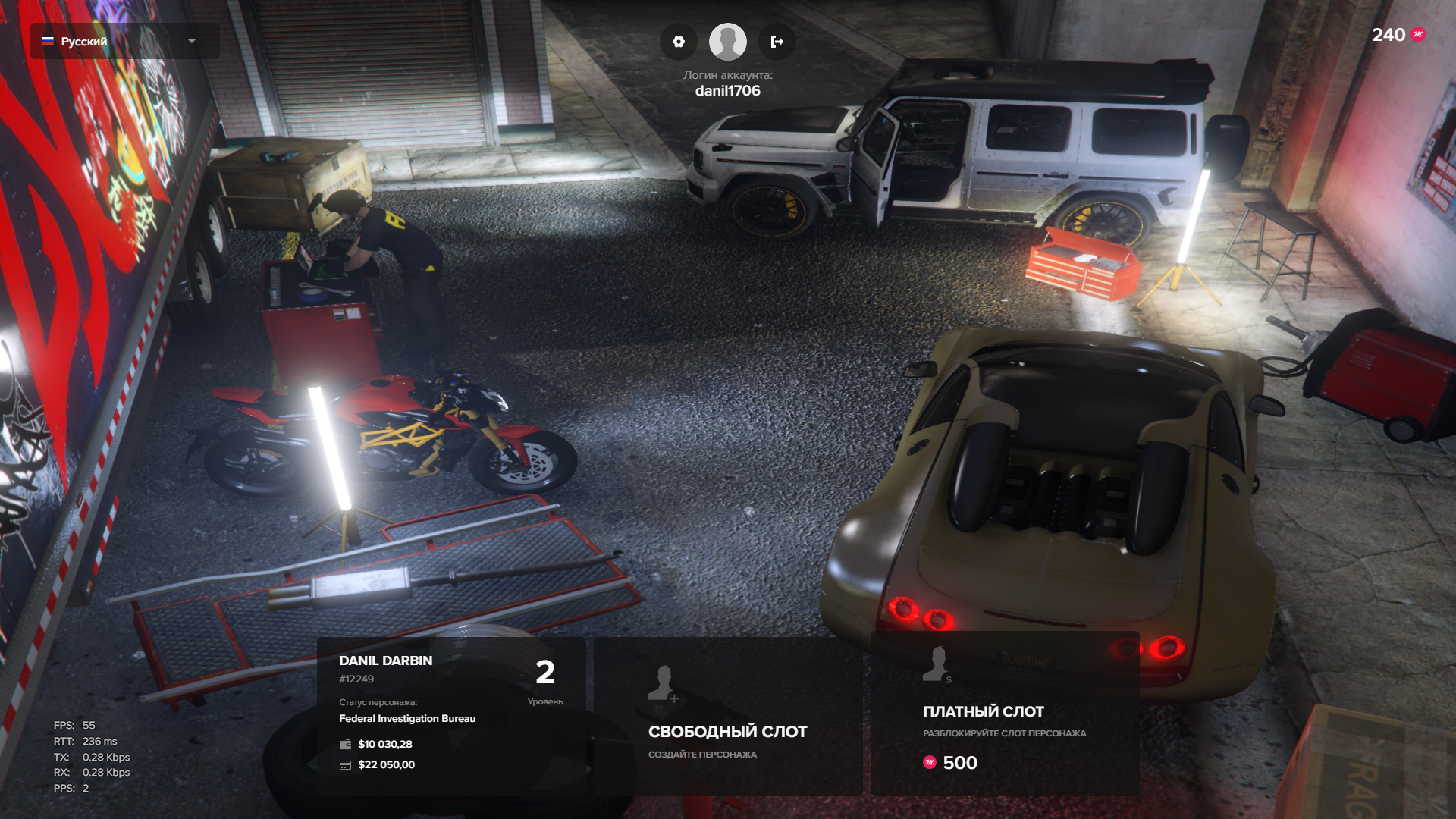Open settings via the gear icon
1456x819 pixels.
[x=679, y=42]
